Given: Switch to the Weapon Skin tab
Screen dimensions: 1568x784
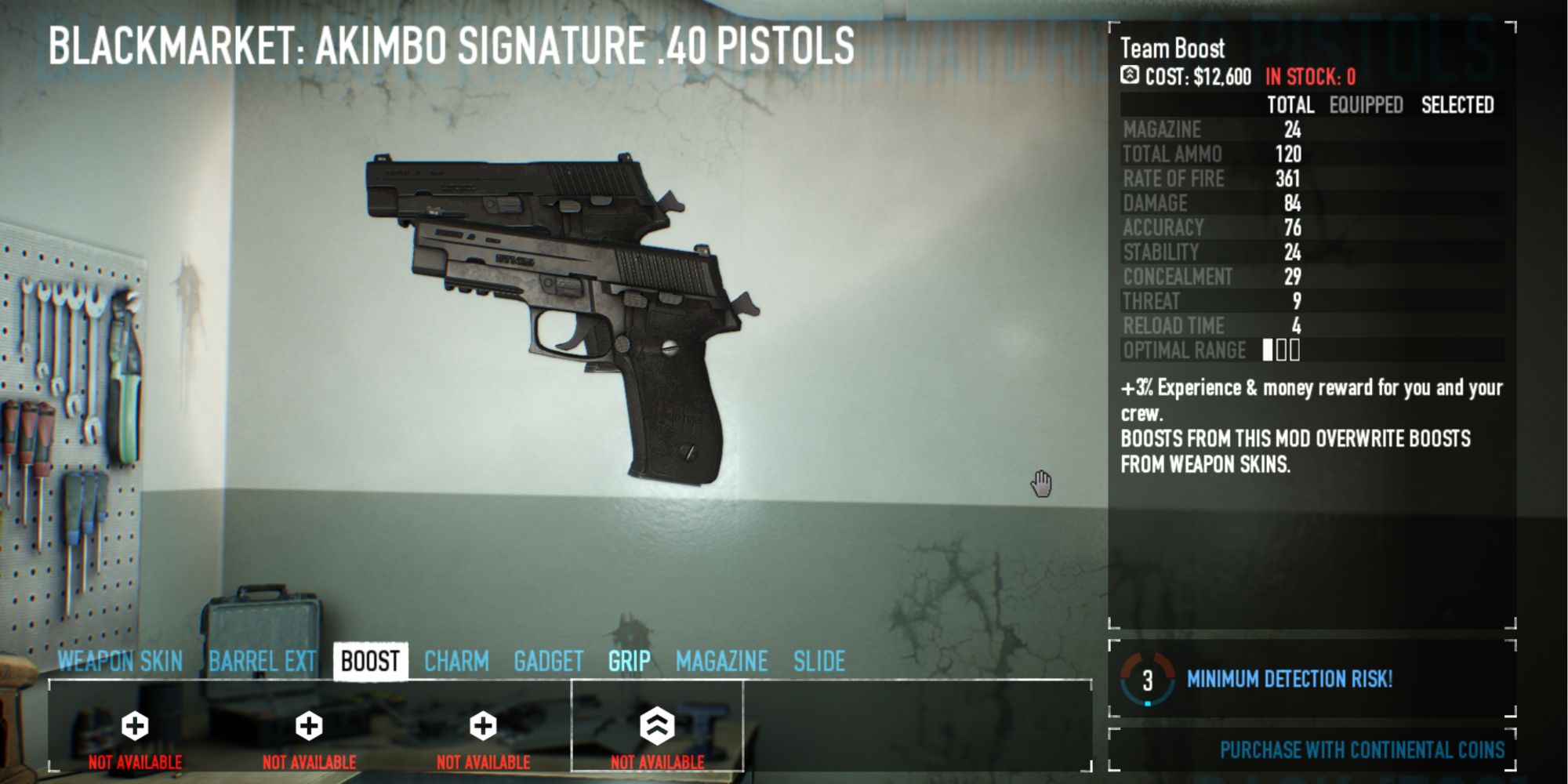Looking at the screenshot, I should point(120,662).
